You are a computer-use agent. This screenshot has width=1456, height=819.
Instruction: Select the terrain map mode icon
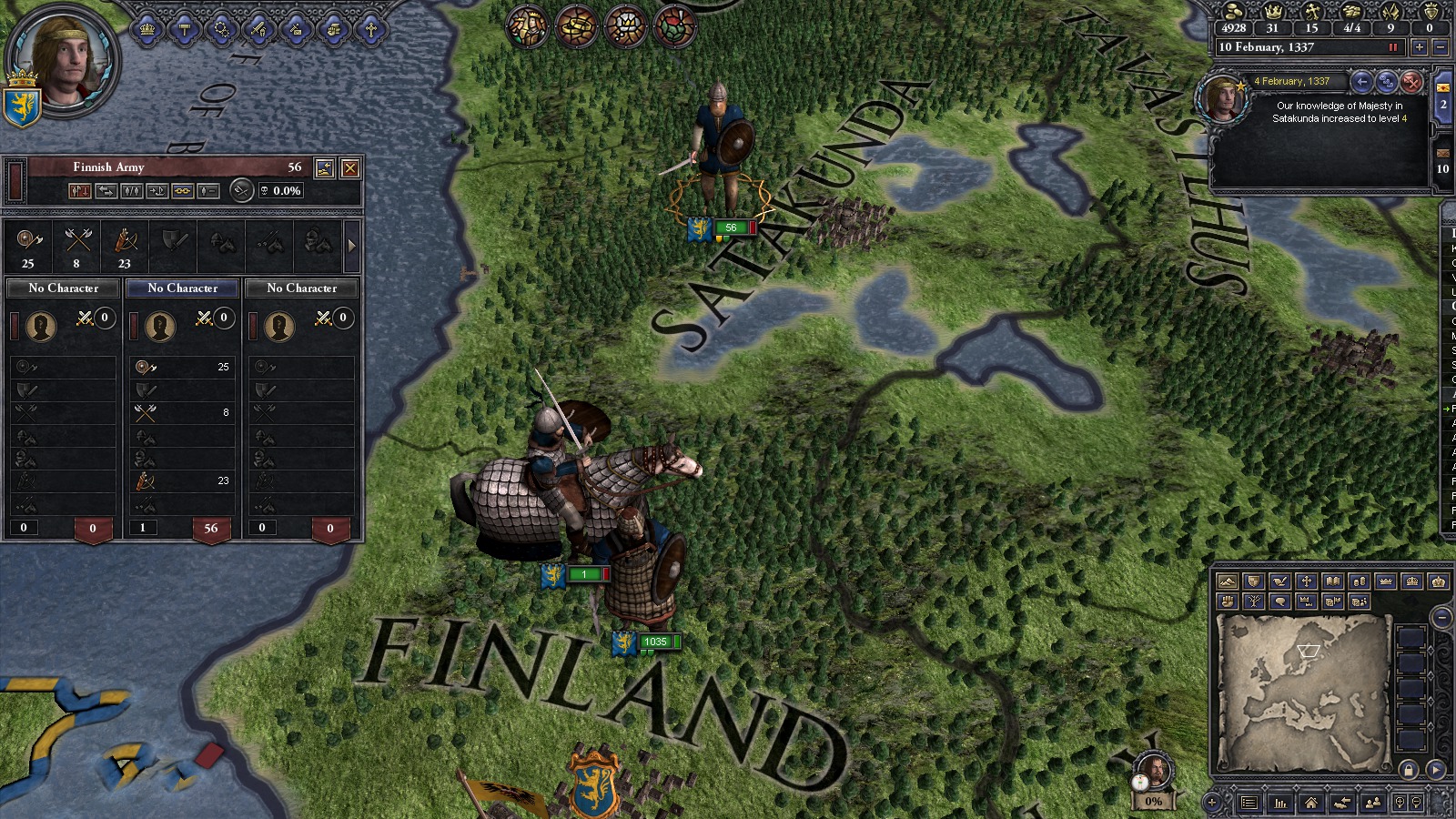(1227, 582)
